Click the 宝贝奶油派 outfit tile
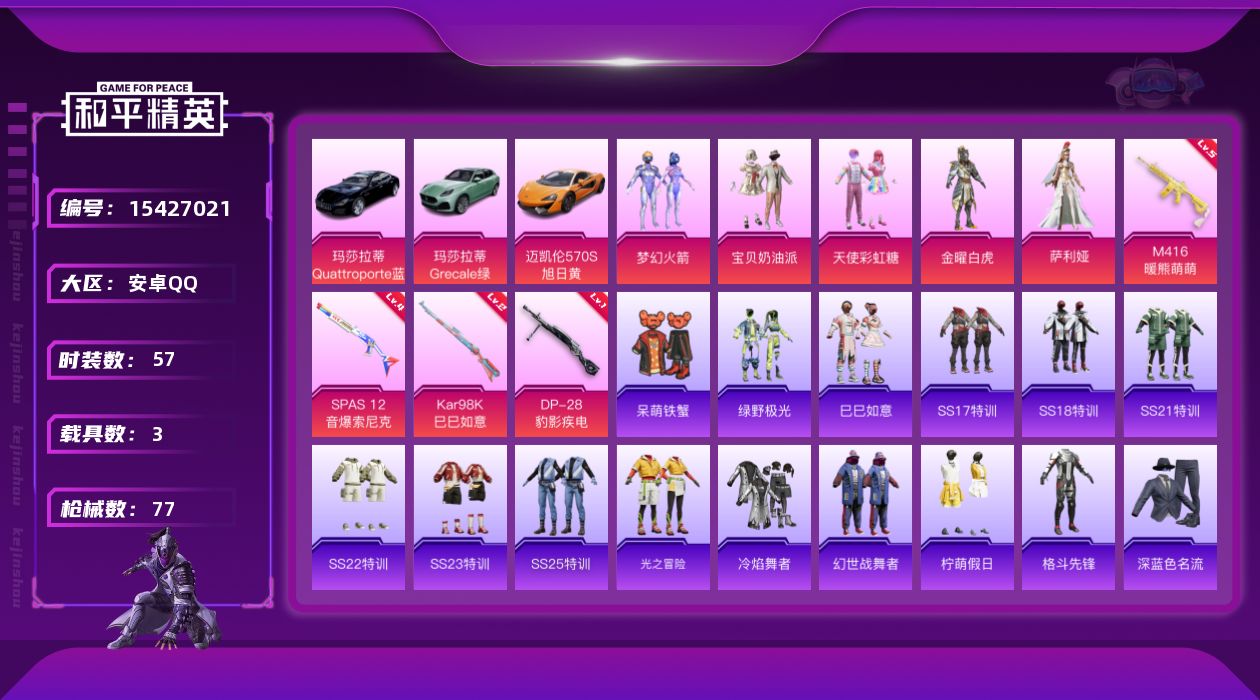Screen dimensions: 1260x700 pos(764,211)
